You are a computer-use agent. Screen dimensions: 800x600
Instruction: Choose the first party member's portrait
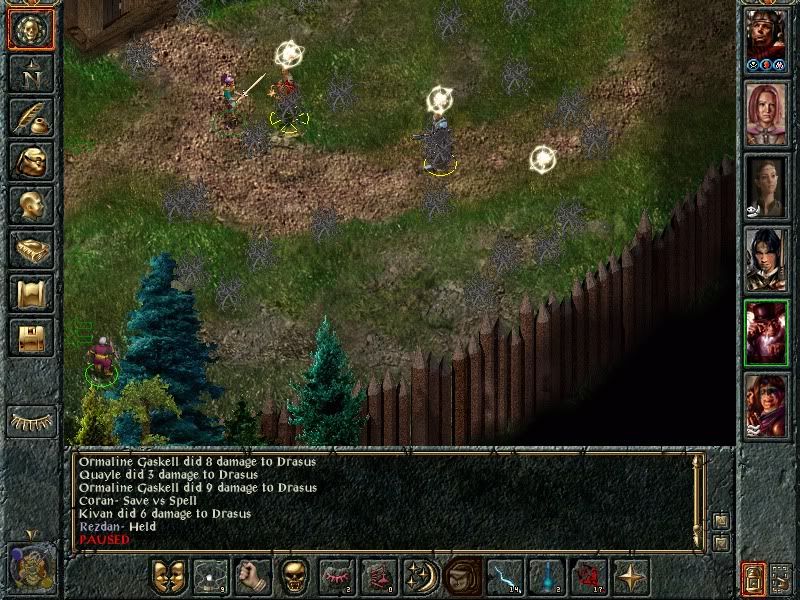coord(766,40)
